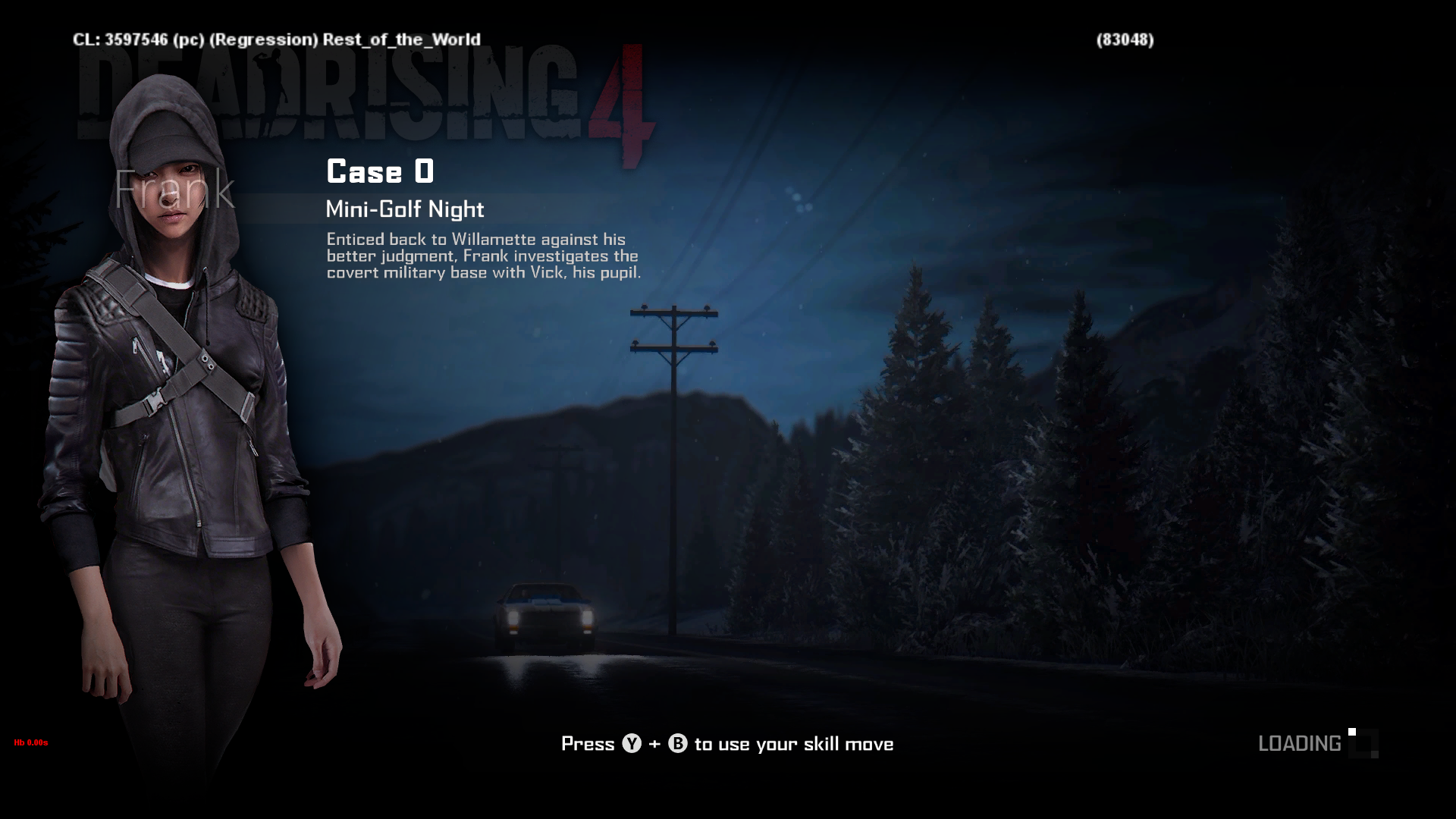Open the Rest_of_the_World region label
The height and width of the screenshot is (819, 1456).
pos(400,39)
